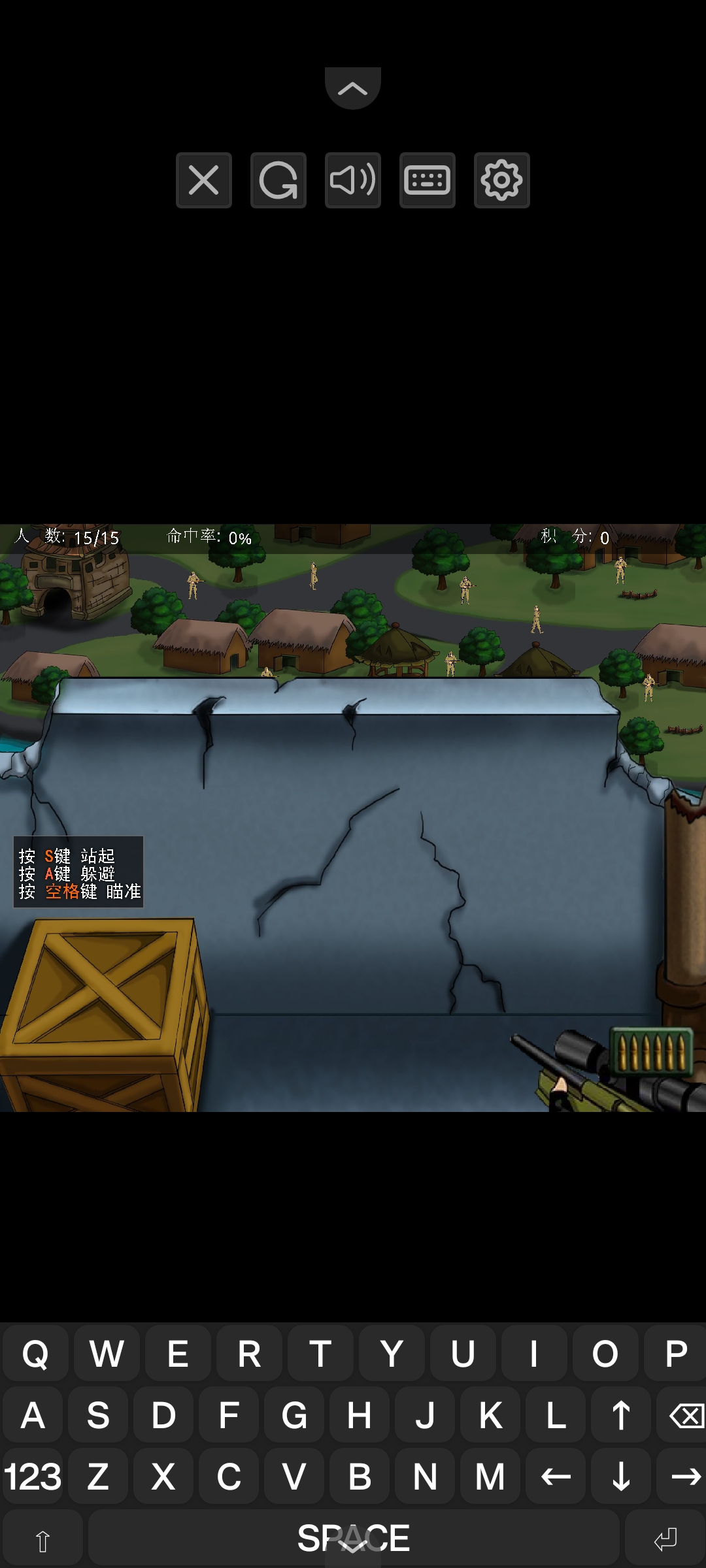Open settings with the gear icon

click(501, 180)
